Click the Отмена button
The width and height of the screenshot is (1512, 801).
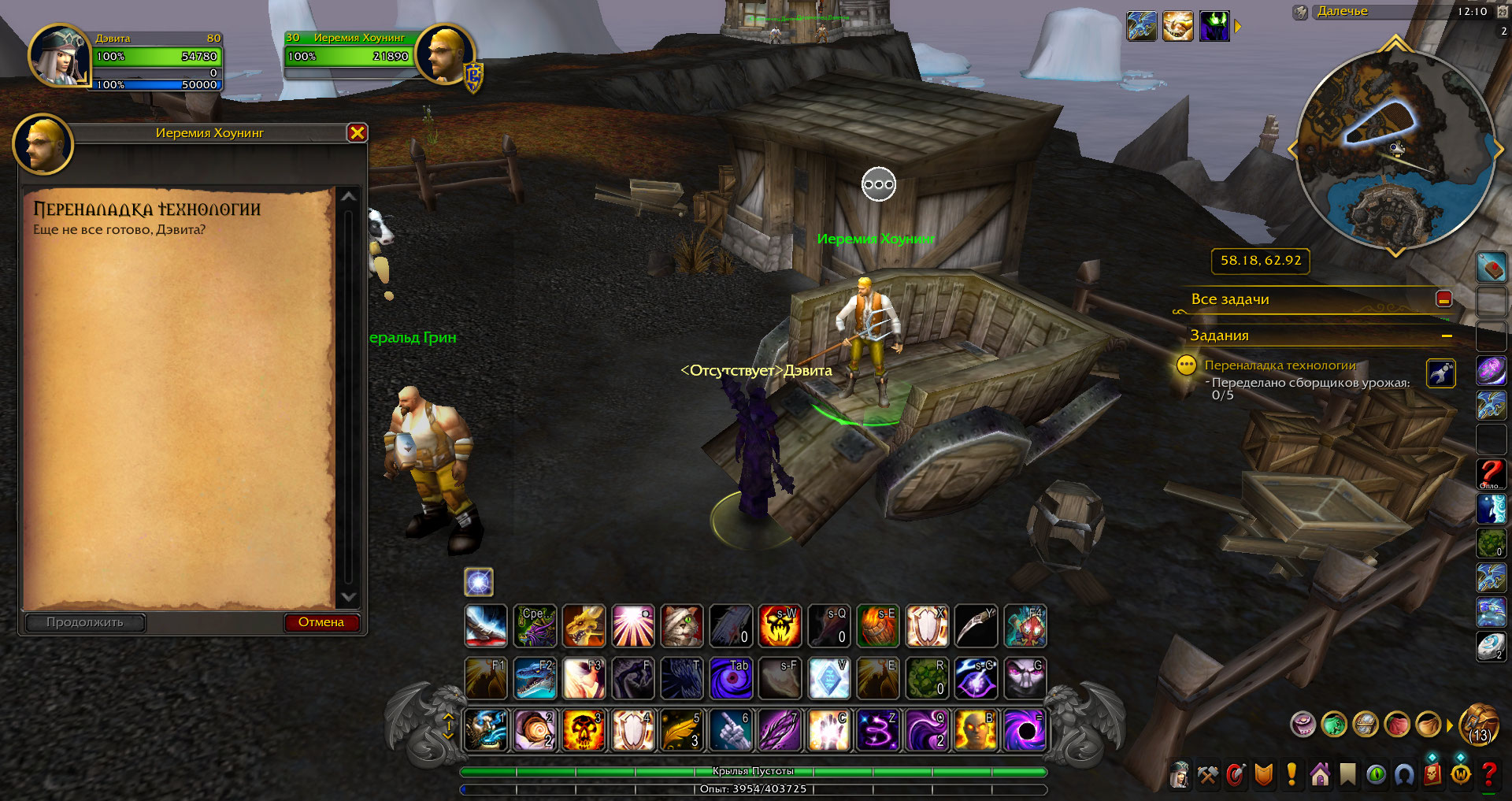coord(321,622)
